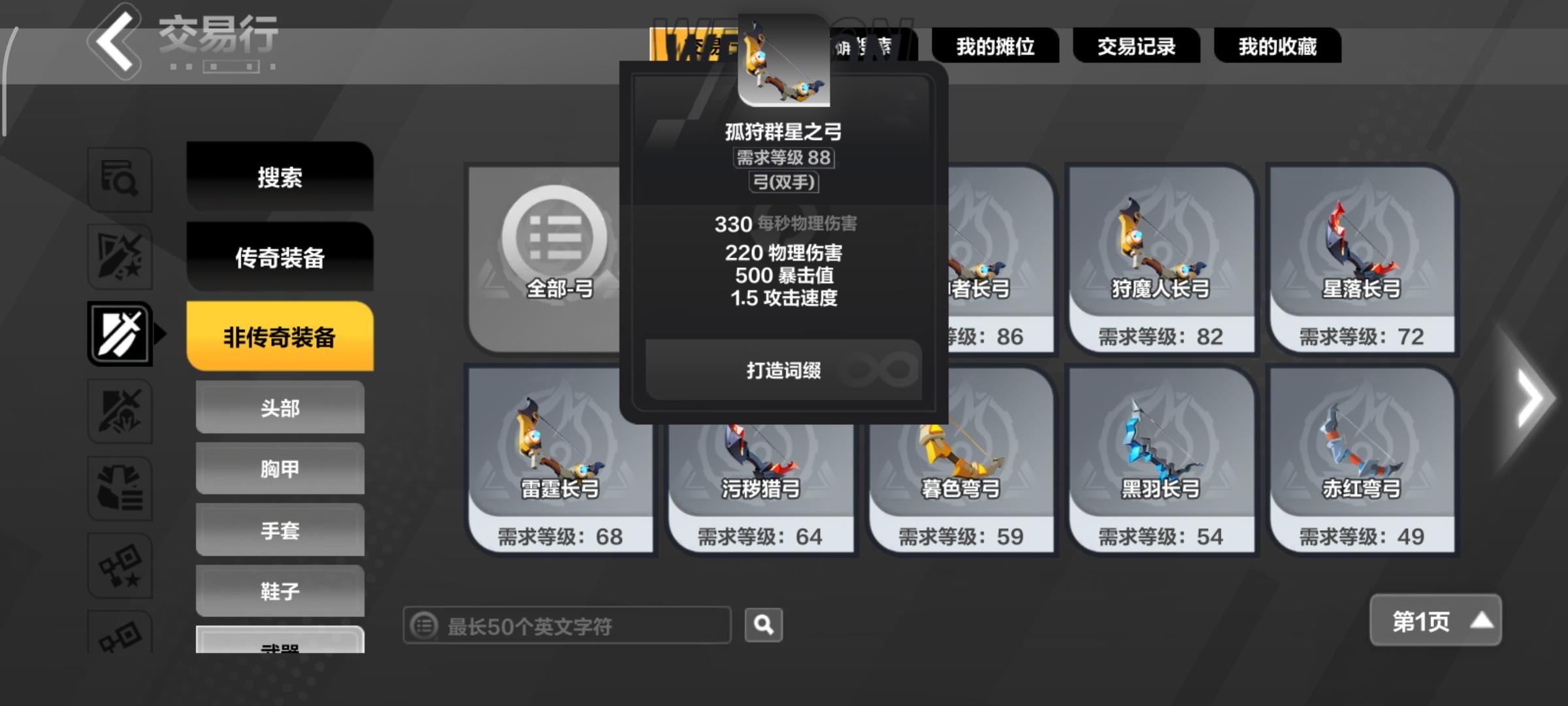Open the materials category sidebar icon

pos(121,487)
